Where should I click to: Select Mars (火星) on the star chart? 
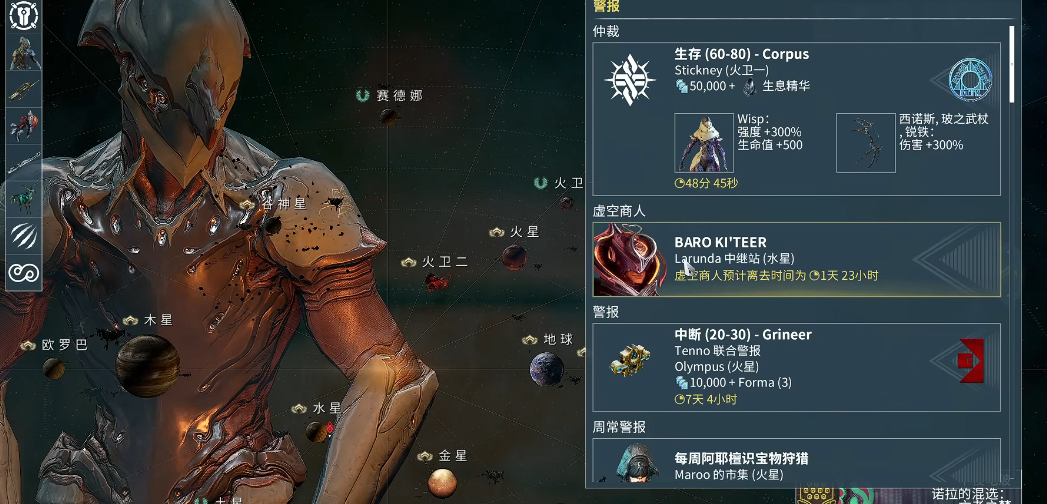coord(514,256)
